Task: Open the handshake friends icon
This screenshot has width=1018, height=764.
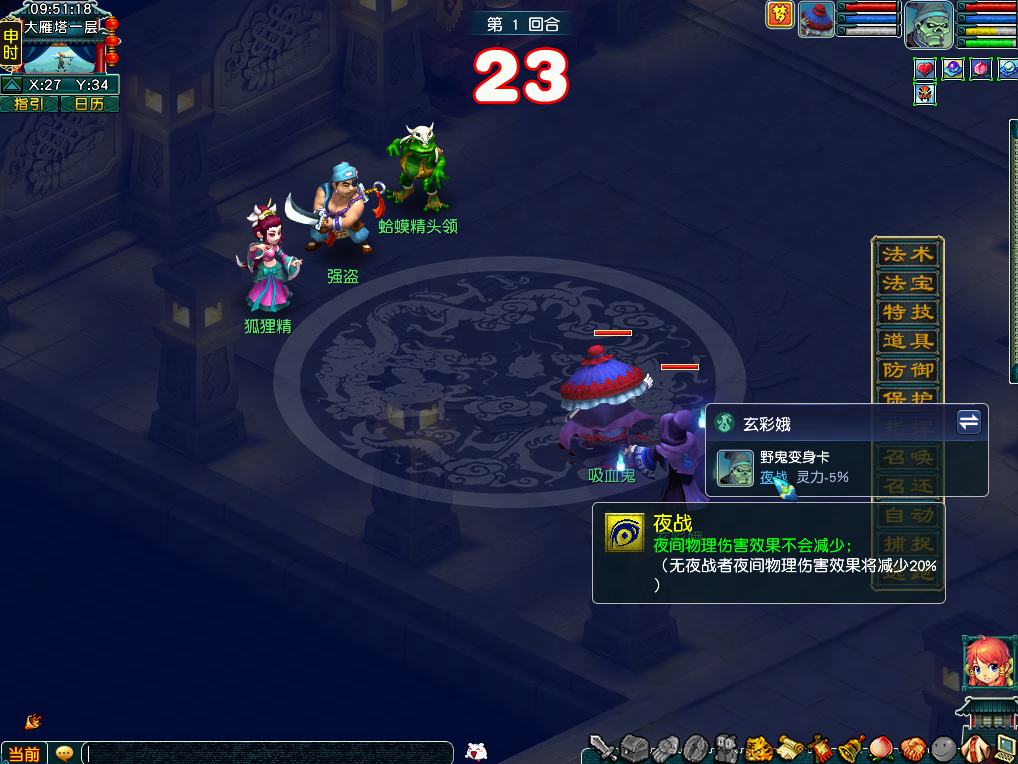Action: tap(912, 748)
